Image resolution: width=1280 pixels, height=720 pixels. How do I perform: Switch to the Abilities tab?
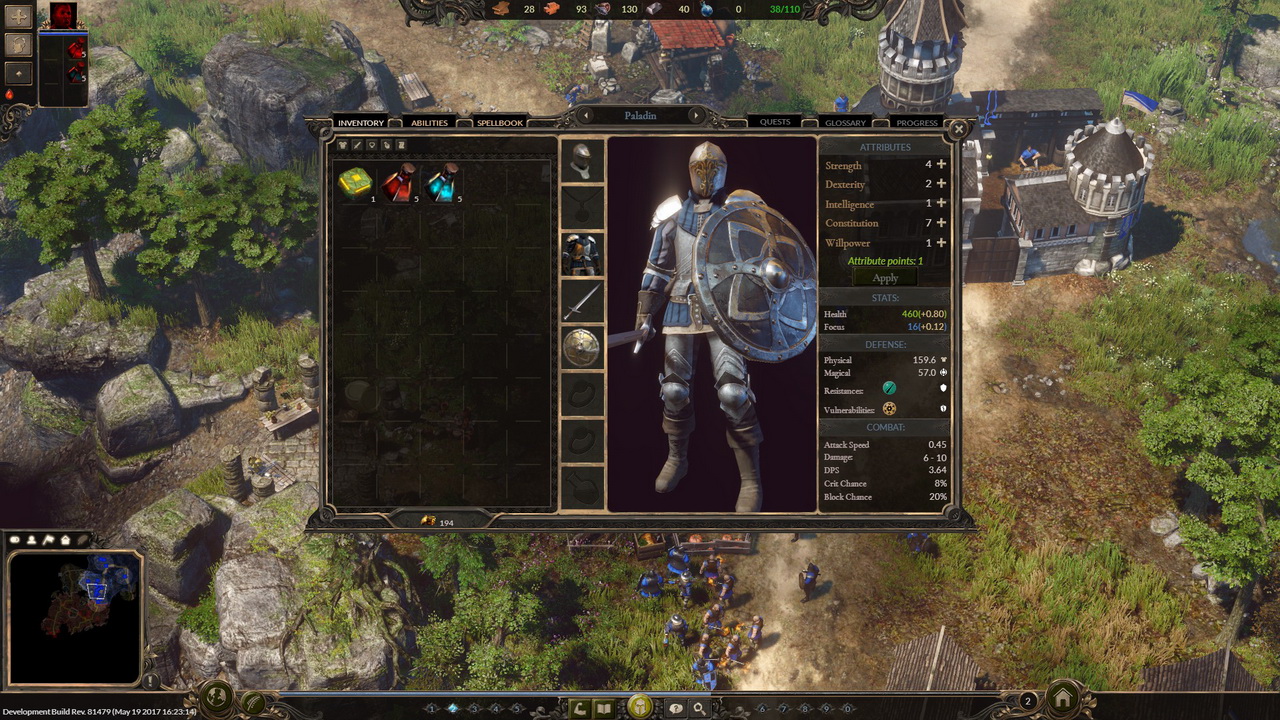point(429,123)
